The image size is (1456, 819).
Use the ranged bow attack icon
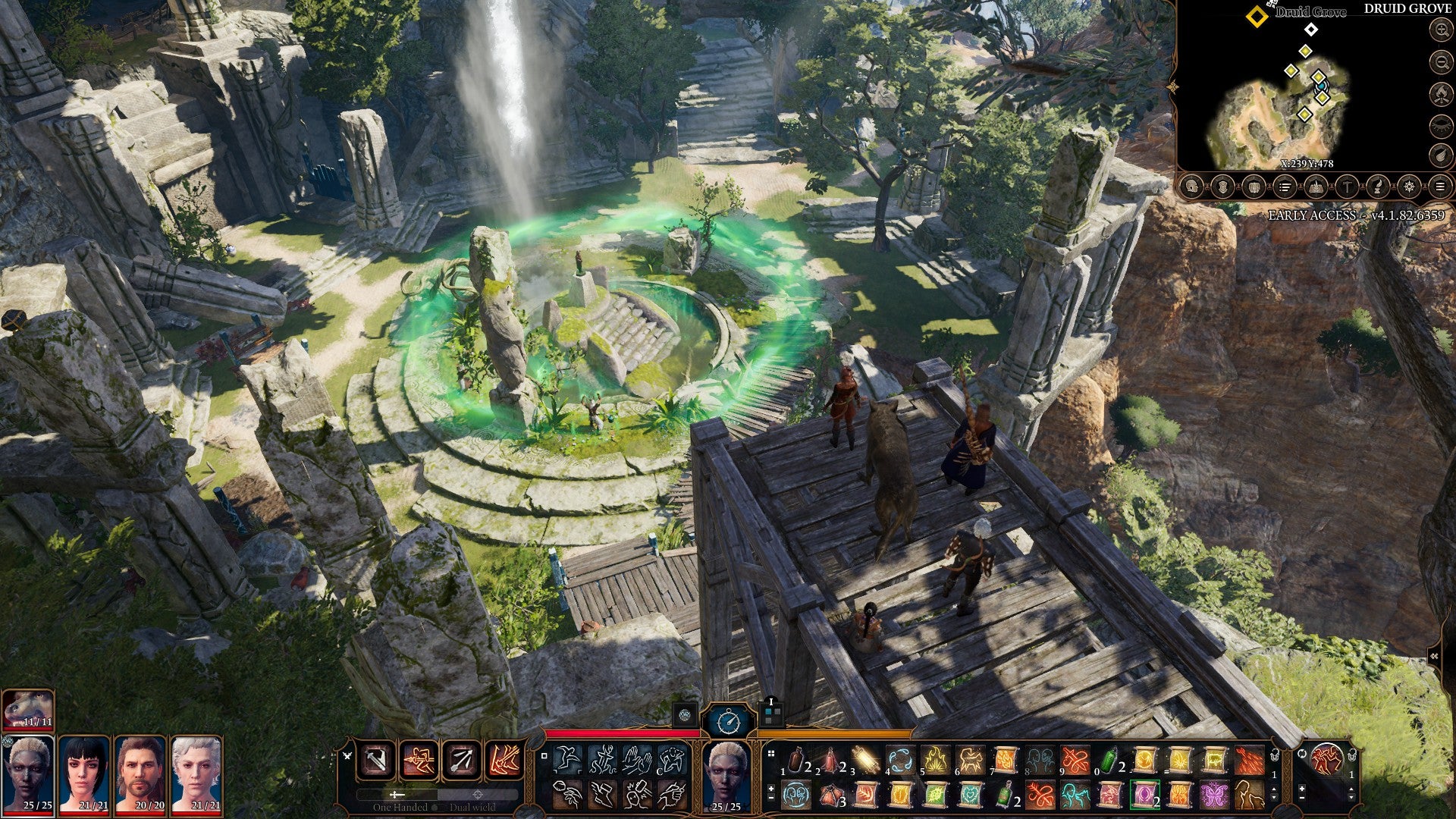(x=462, y=760)
